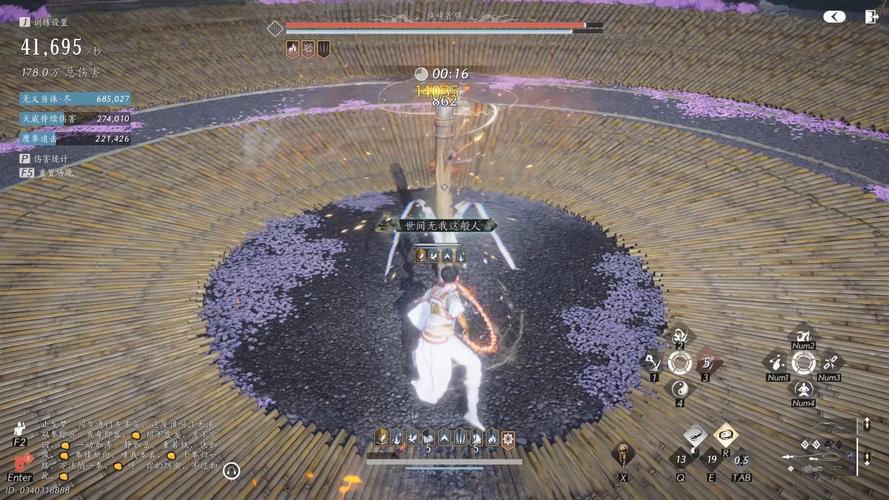This screenshot has height=500, width=889.
Task: Click the headset voice icon near chat
Action: tap(231, 470)
